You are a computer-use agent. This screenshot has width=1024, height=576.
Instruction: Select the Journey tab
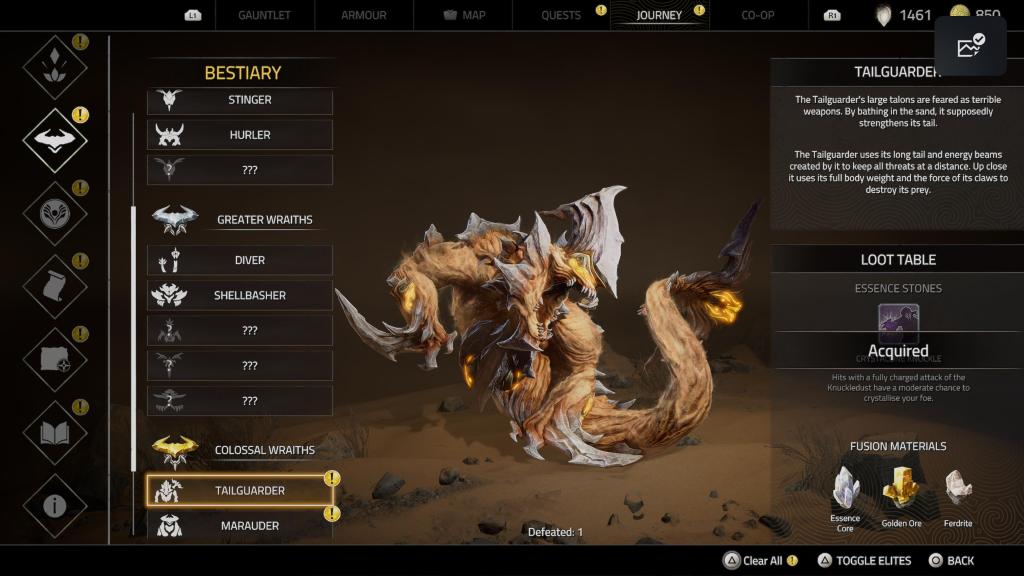(659, 15)
